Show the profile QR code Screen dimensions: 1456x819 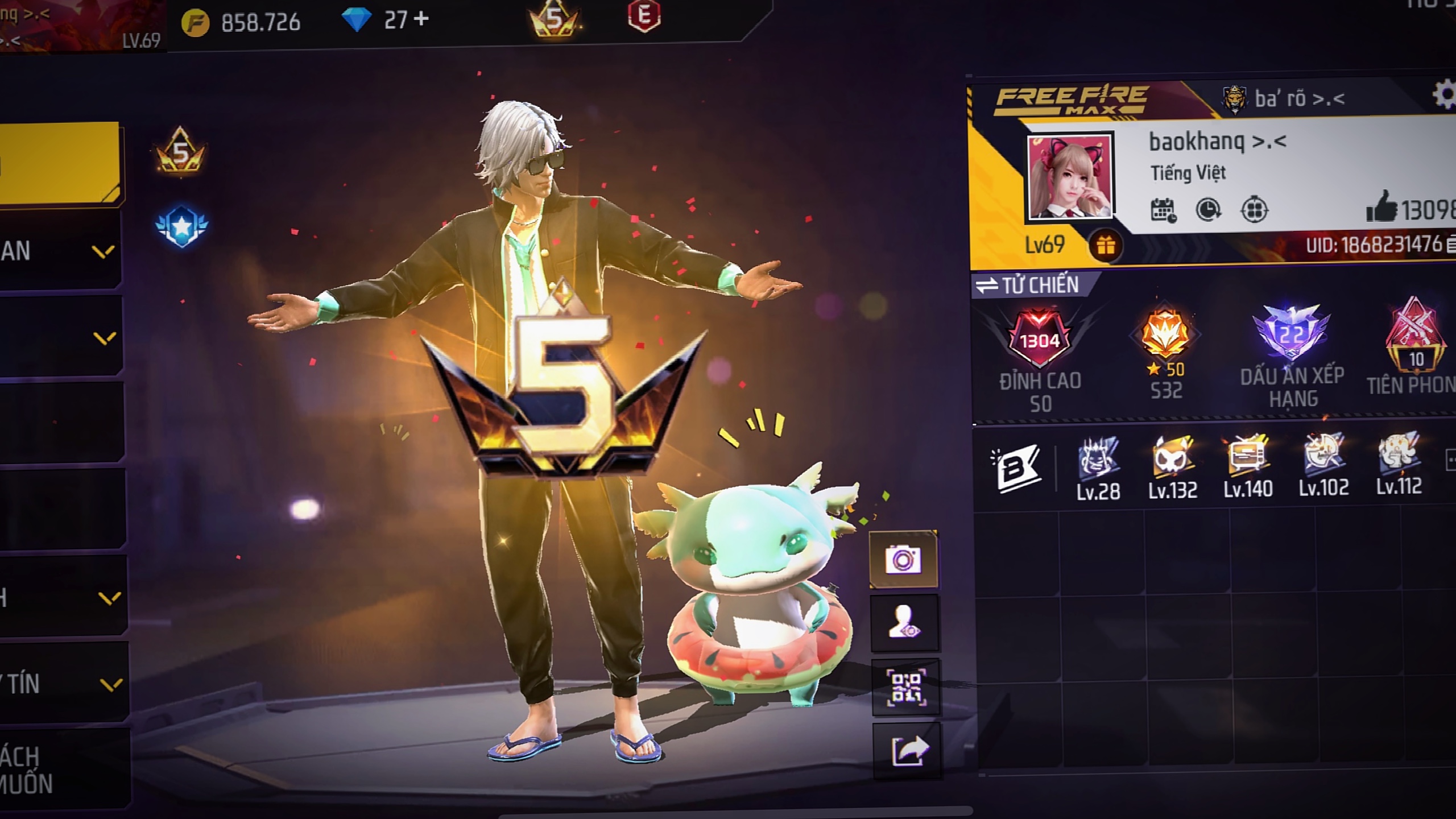905,687
